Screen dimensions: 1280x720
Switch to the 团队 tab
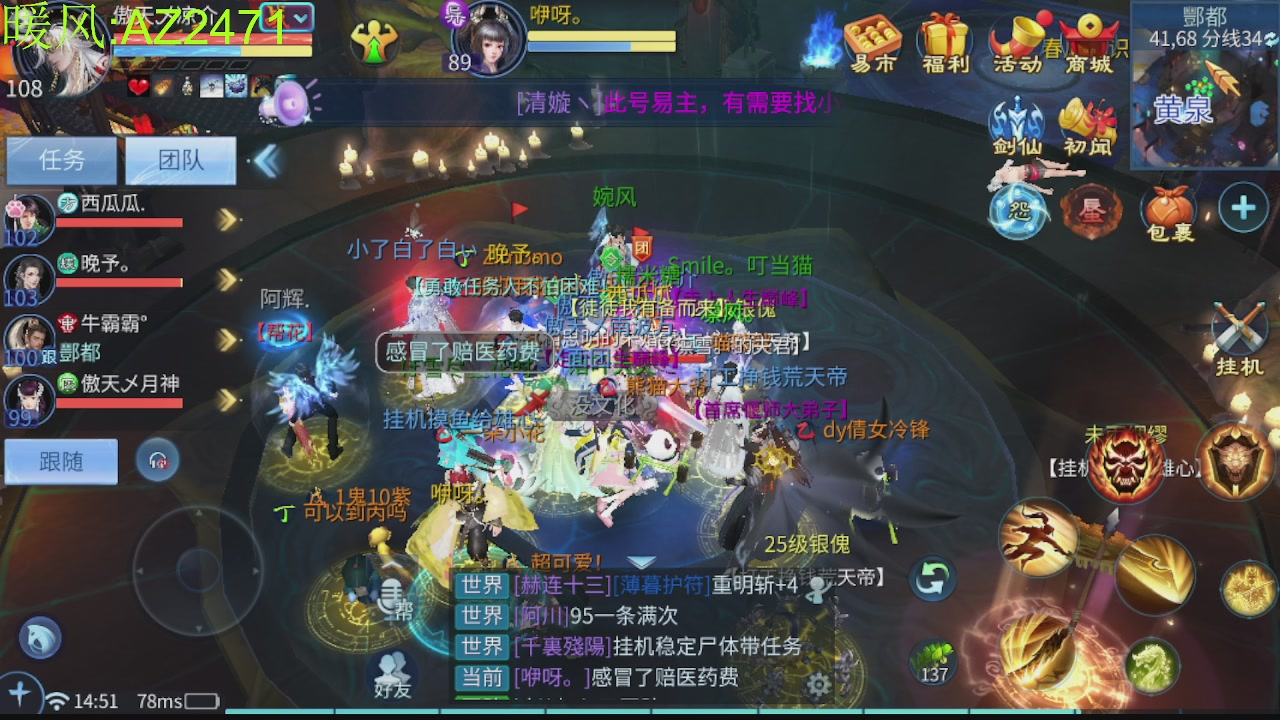pyautogui.click(x=180, y=160)
